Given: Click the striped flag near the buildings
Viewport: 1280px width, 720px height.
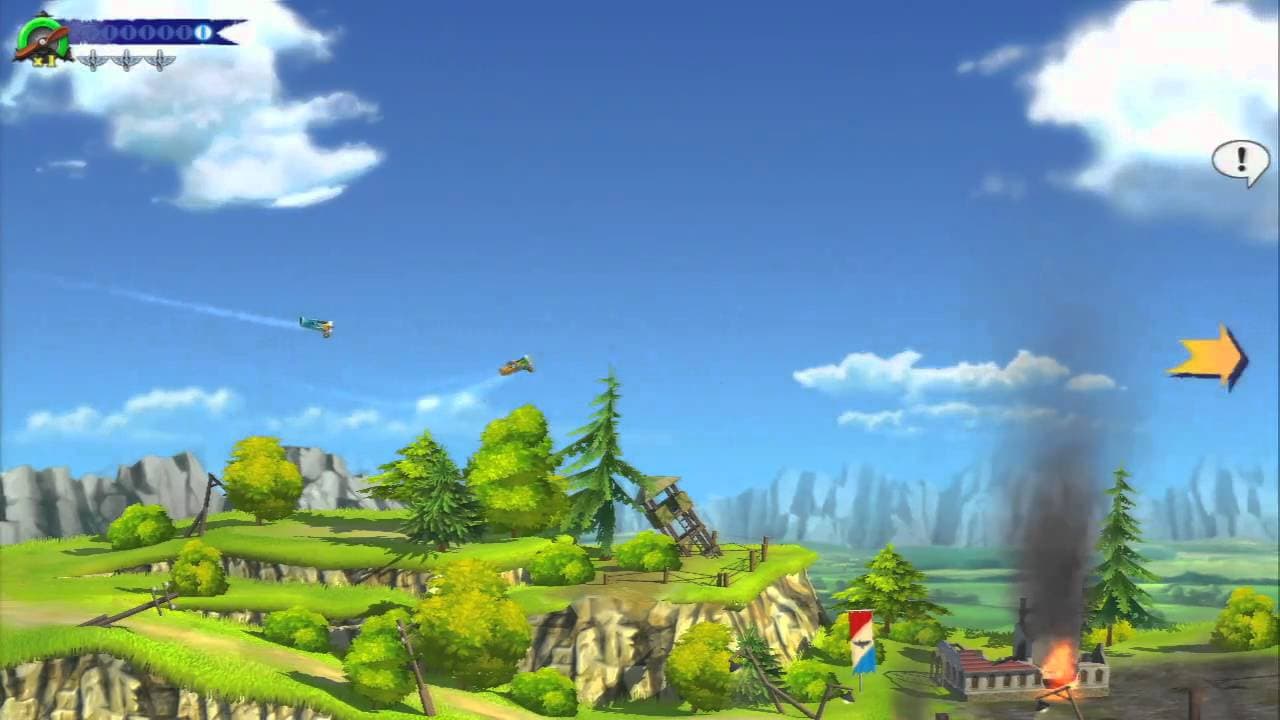Looking at the screenshot, I should (860, 640).
